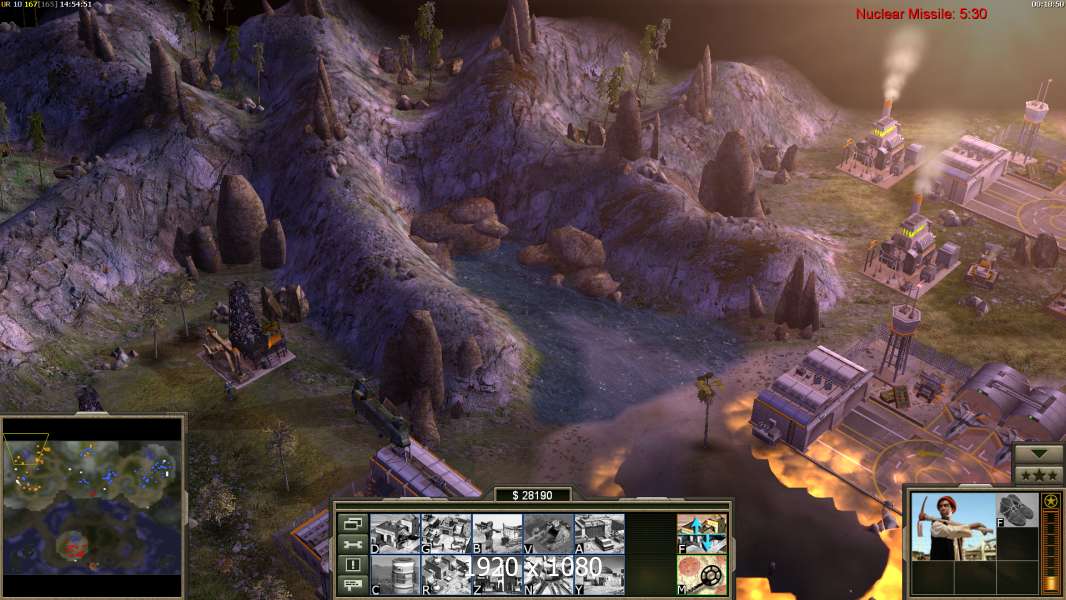1066x600 pixels.
Task: Select the build option with hotkey R
Action: click(x=446, y=575)
